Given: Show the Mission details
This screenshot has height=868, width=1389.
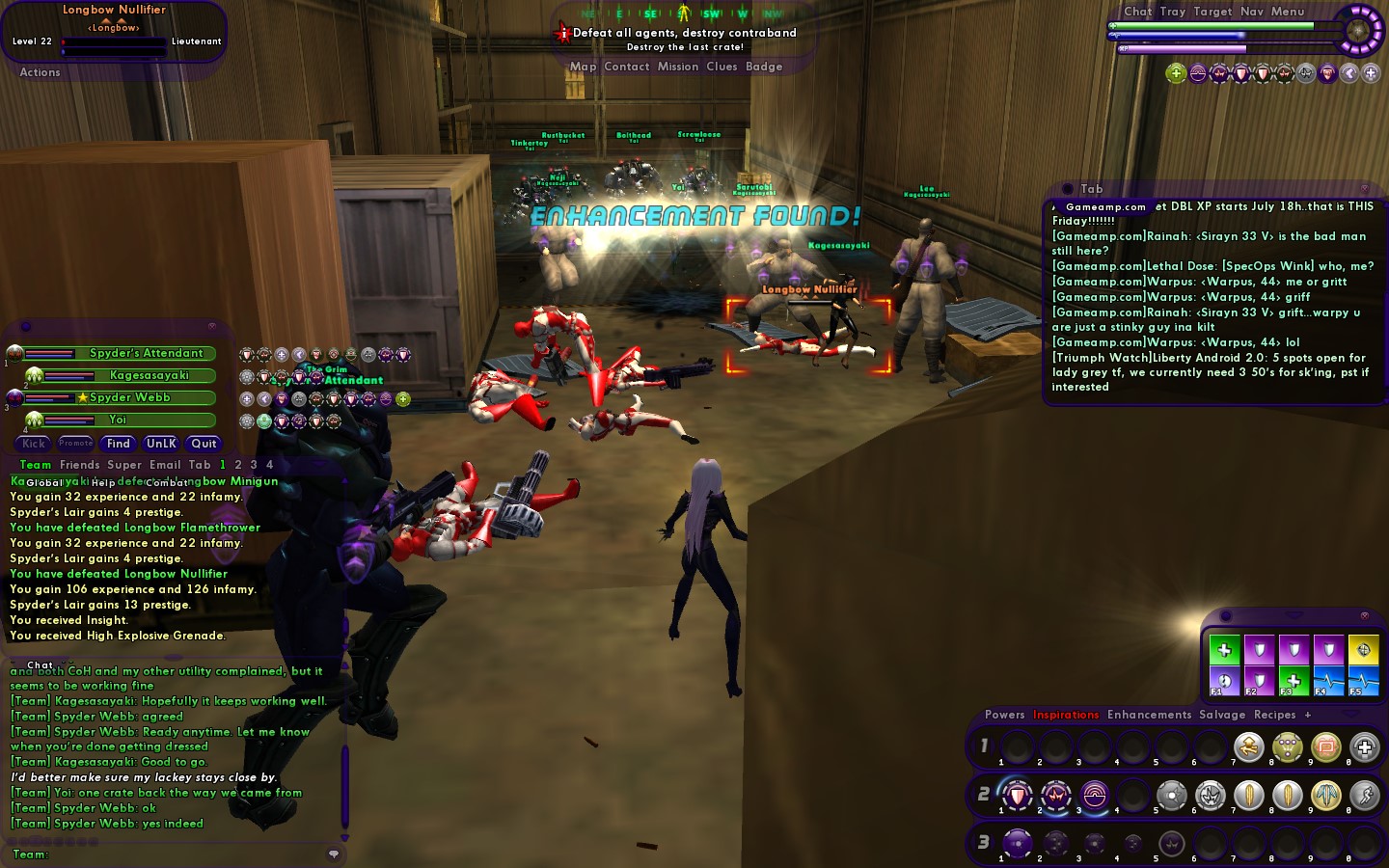Looking at the screenshot, I should pyautogui.click(x=677, y=67).
